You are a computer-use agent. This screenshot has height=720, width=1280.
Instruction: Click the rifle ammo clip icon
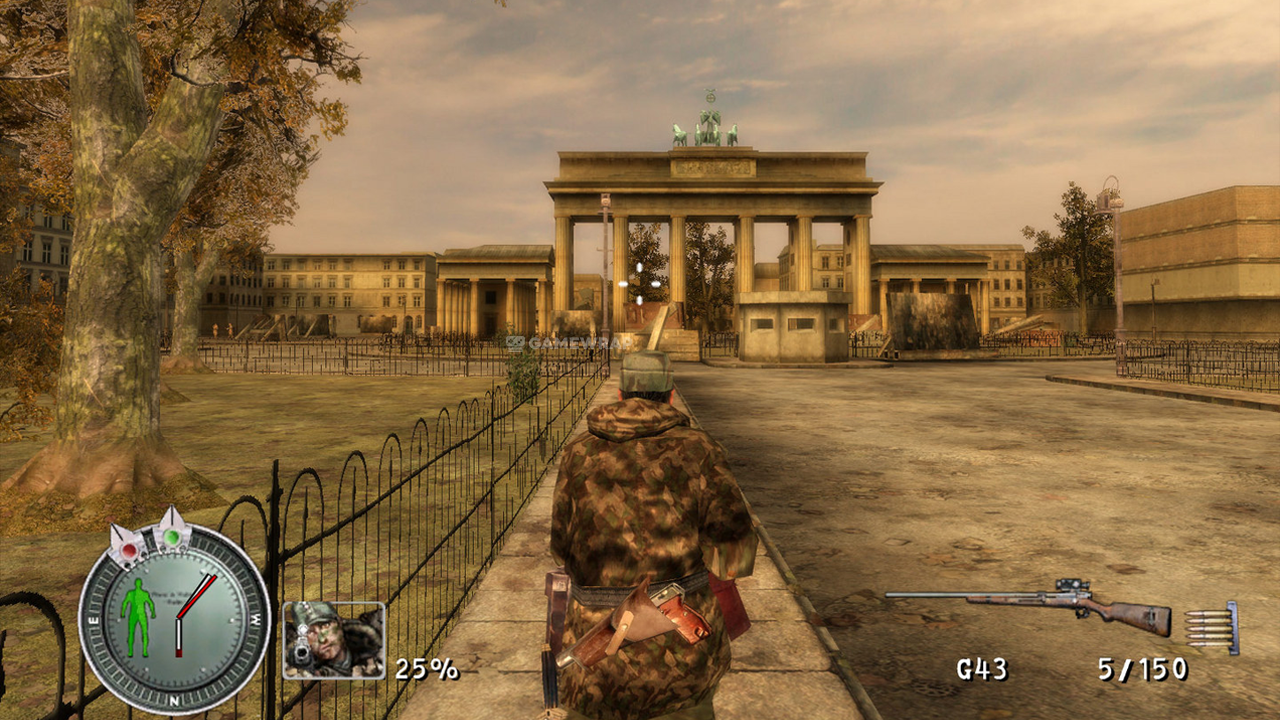coord(1213,628)
